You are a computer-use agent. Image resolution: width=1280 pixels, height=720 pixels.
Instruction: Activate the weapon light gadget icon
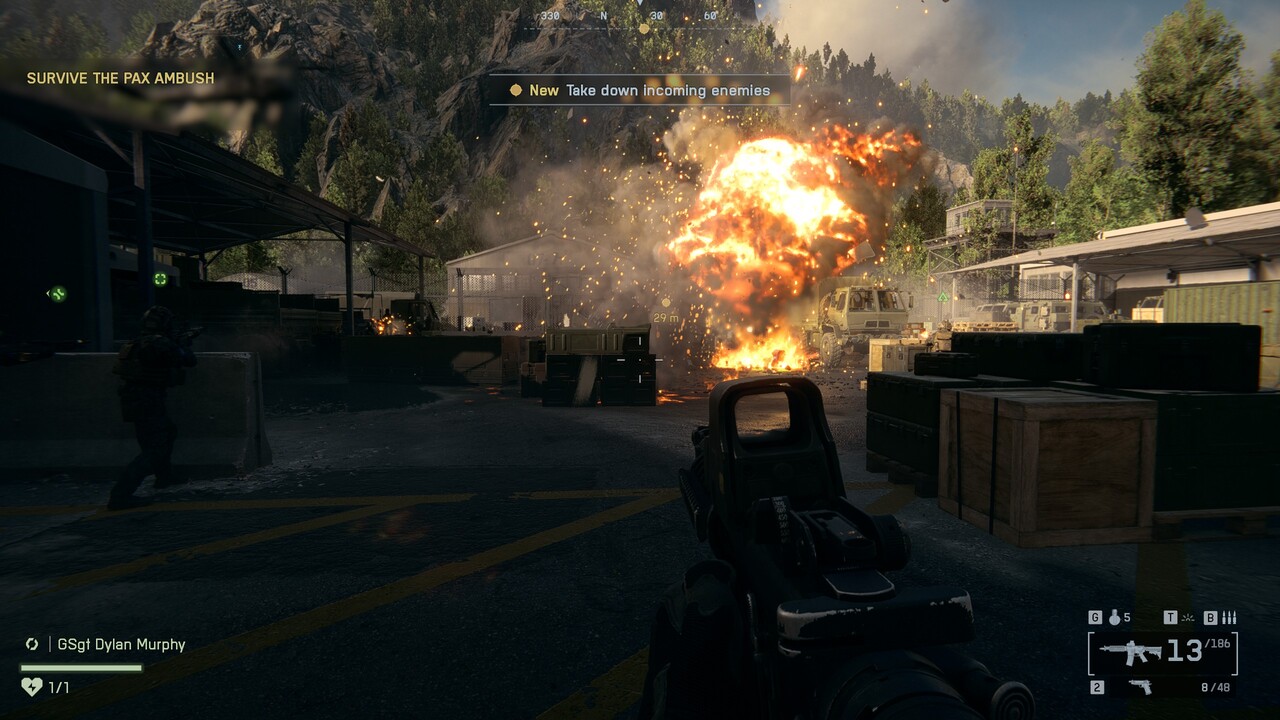pos(1187,618)
